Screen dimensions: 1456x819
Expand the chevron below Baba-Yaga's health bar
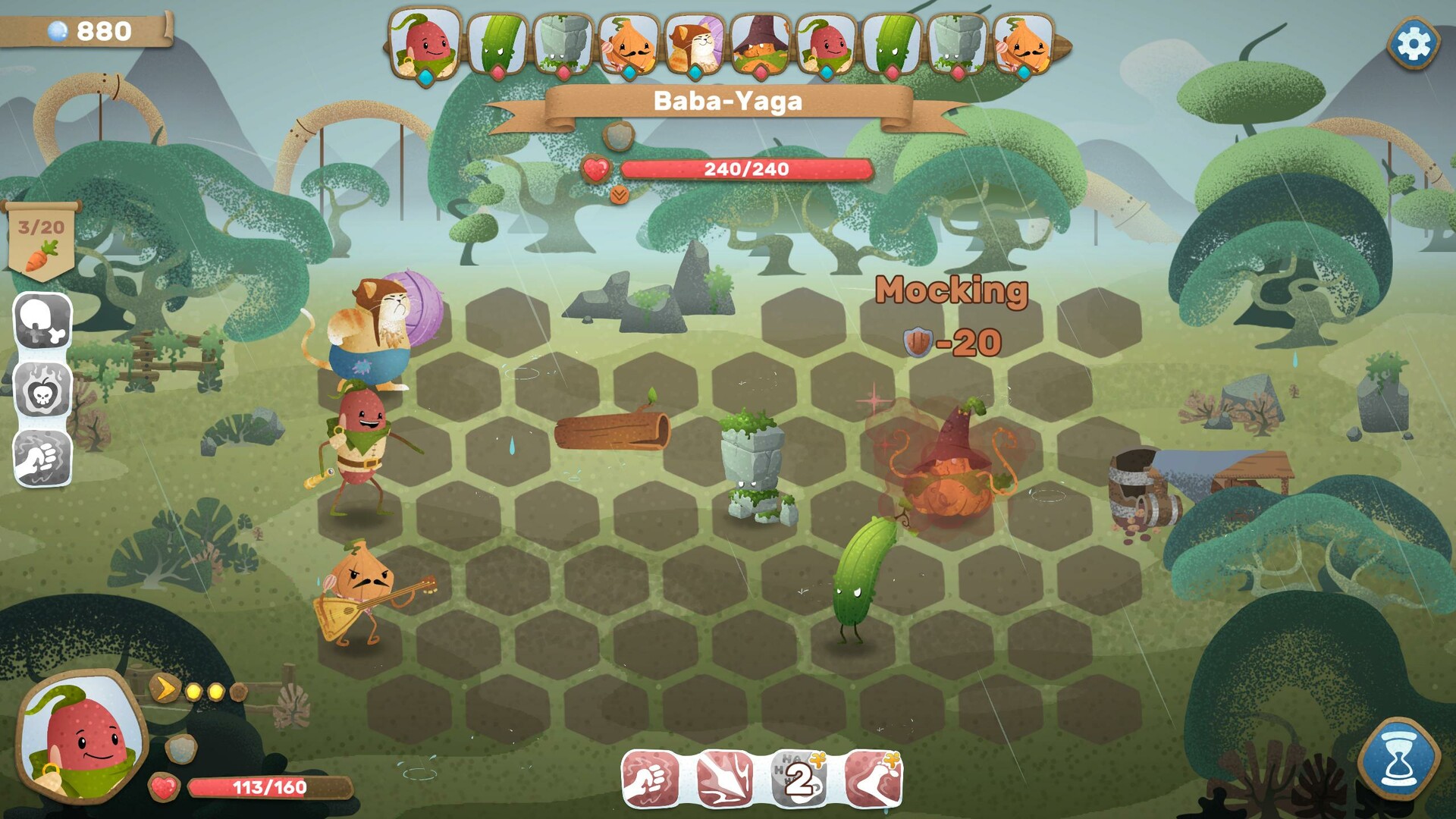pyautogui.click(x=619, y=196)
